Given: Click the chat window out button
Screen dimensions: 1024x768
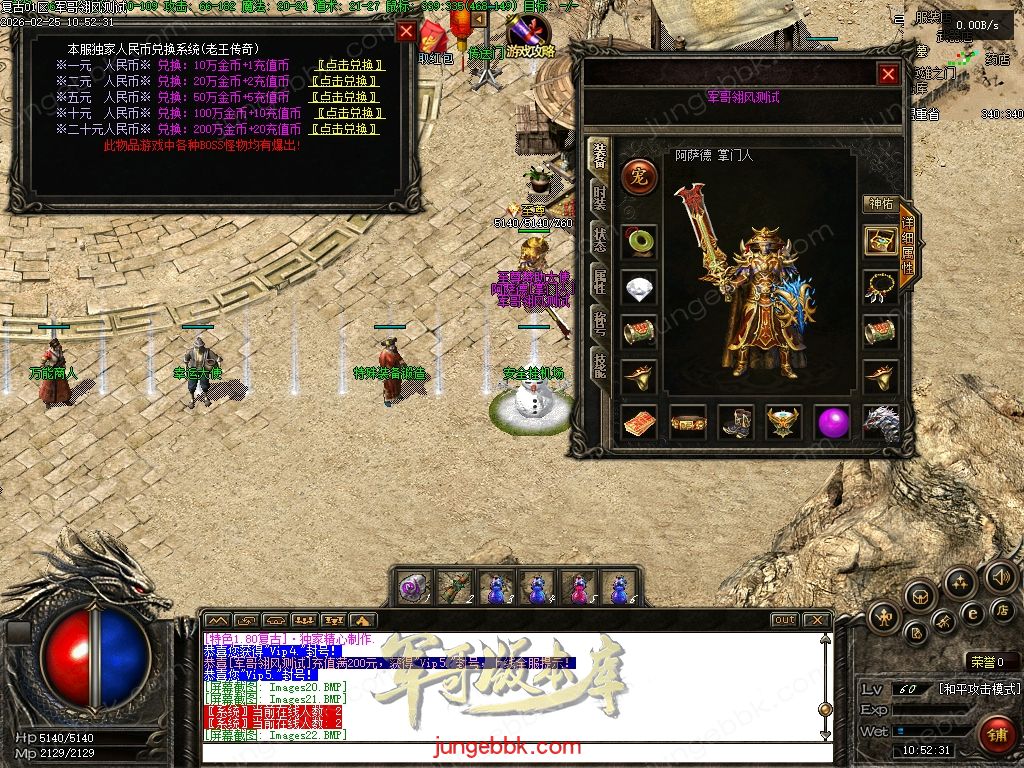Looking at the screenshot, I should coord(785,620).
